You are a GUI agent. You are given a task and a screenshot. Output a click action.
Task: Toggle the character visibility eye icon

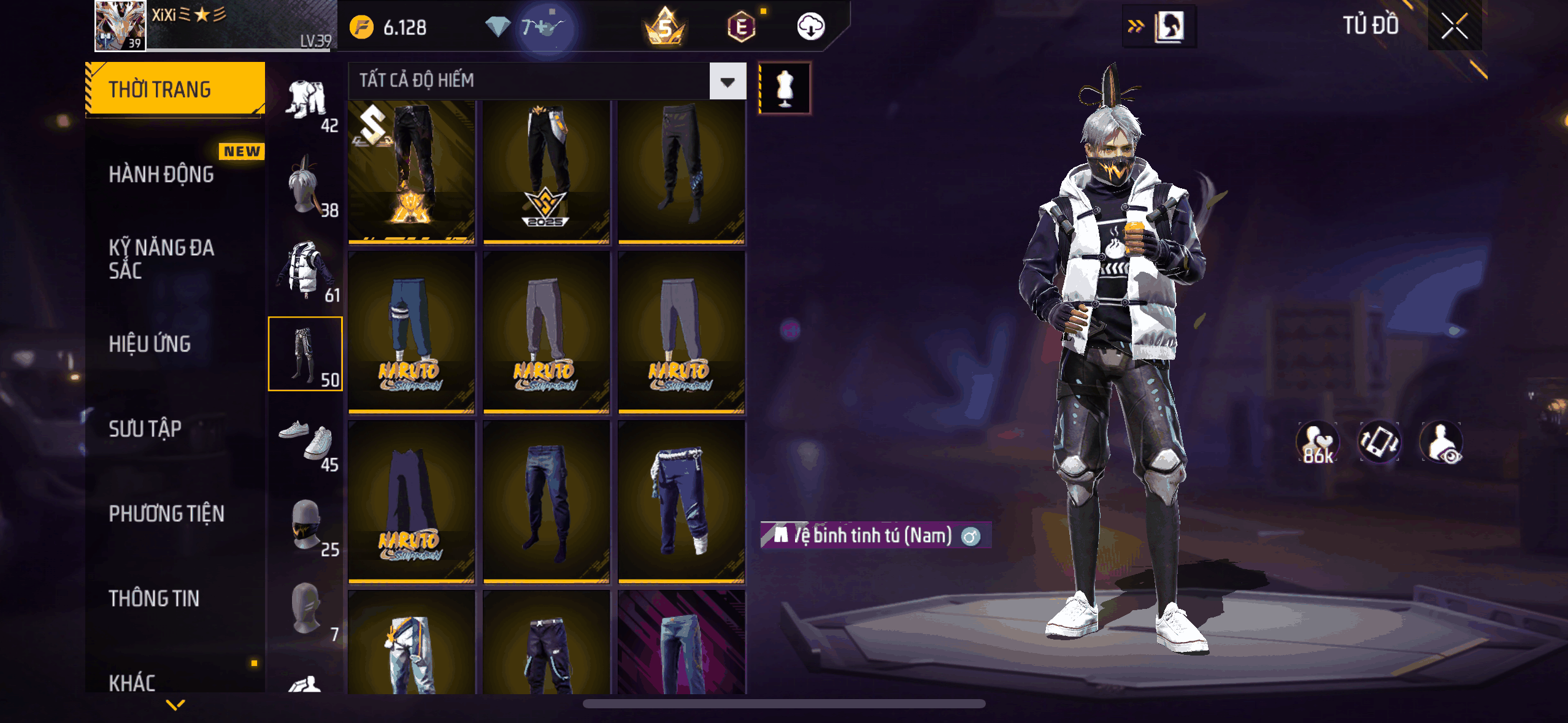[x=1441, y=442]
